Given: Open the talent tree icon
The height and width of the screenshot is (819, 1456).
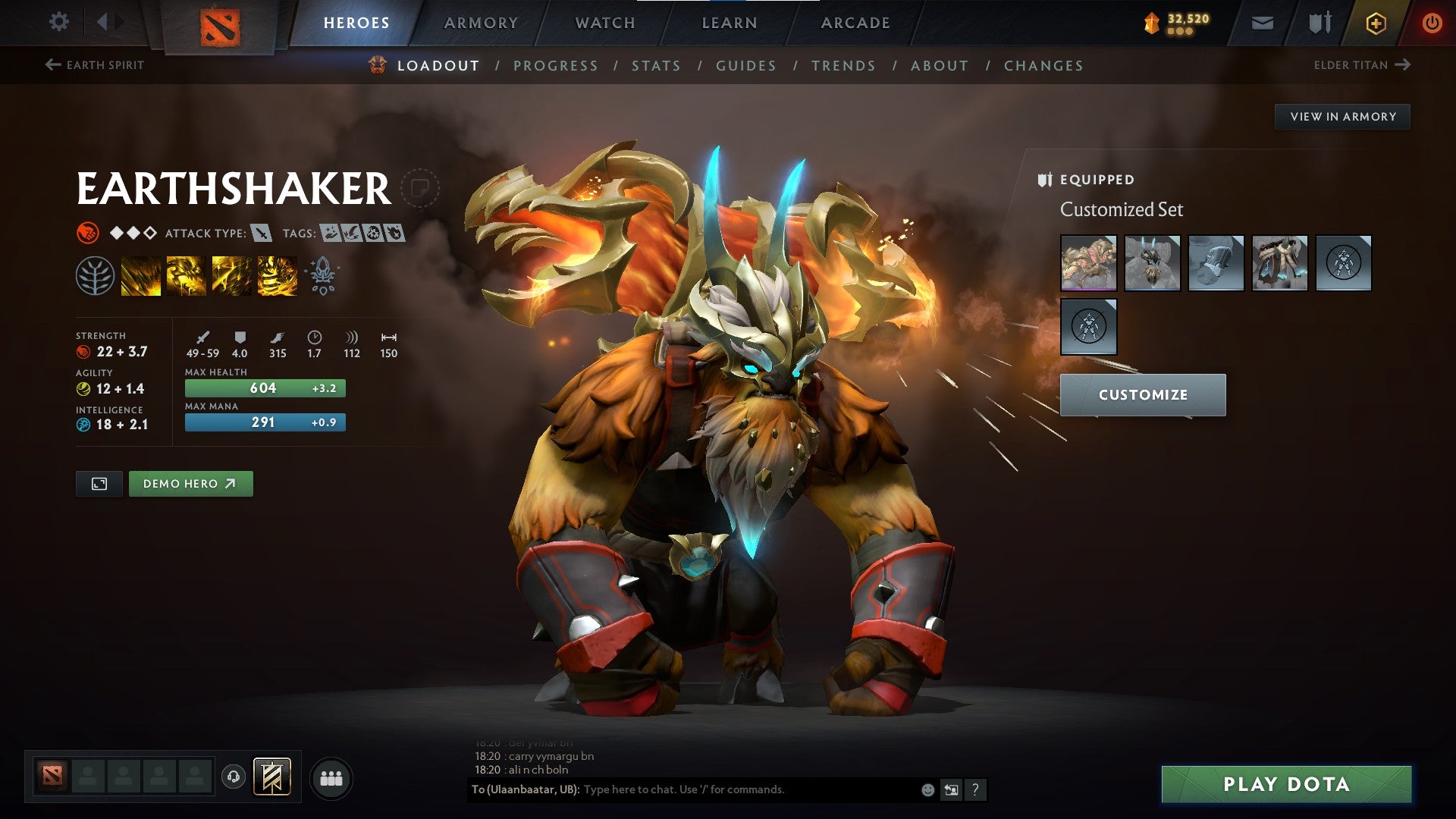Looking at the screenshot, I should (94, 275).
